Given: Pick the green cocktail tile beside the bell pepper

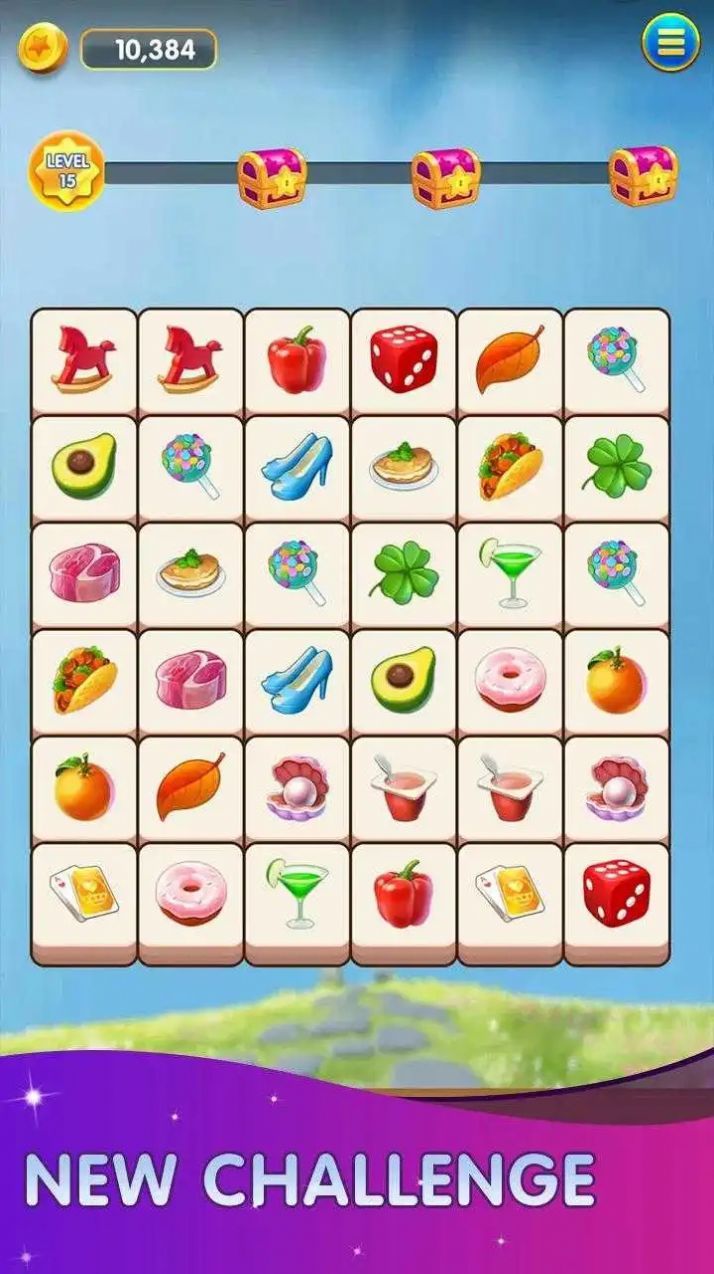Looking at the screenshot, I should click(x=297, y=893).
